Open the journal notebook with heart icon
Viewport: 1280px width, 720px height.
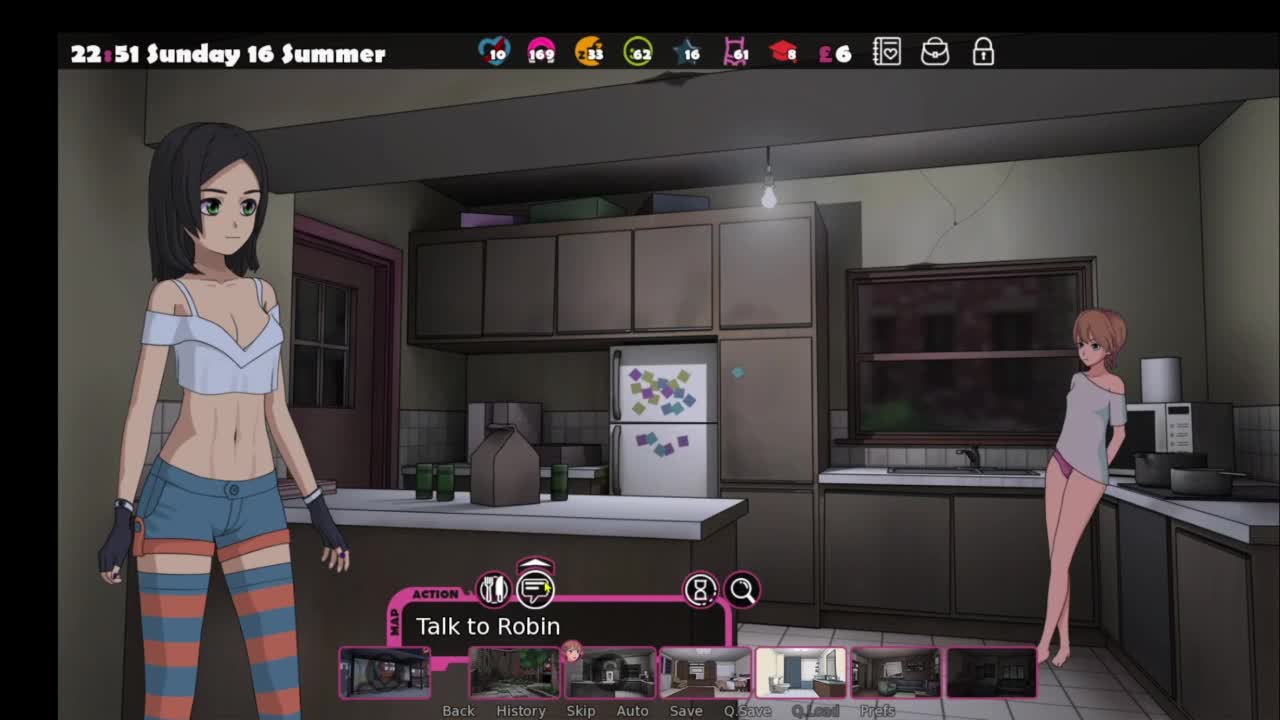click(887, 52)
